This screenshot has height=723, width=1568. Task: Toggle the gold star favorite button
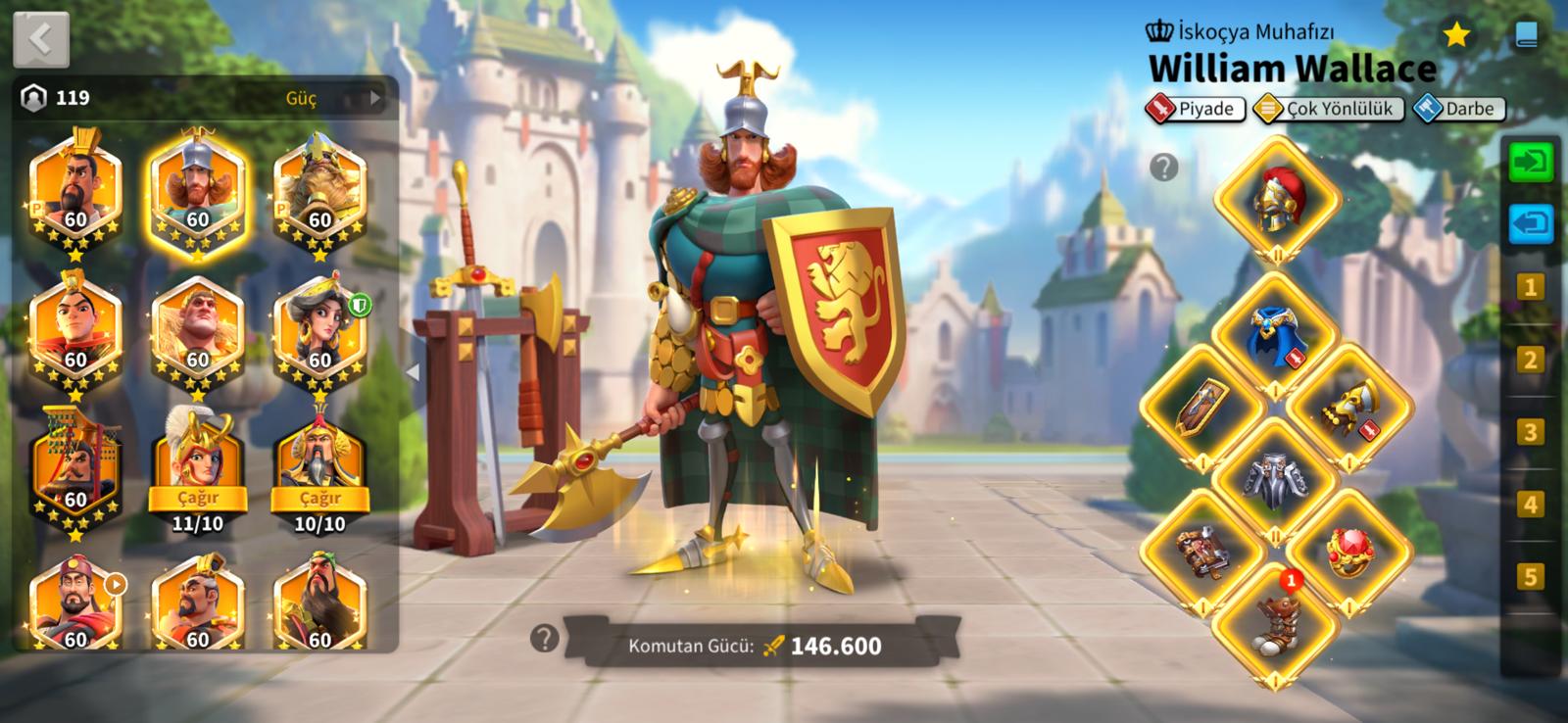click(x=1456, y=36)
